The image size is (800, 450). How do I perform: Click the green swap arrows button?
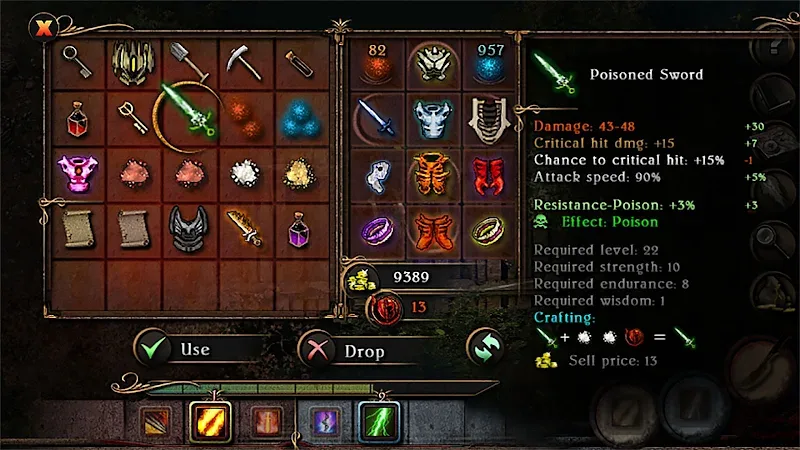point(485,347)
